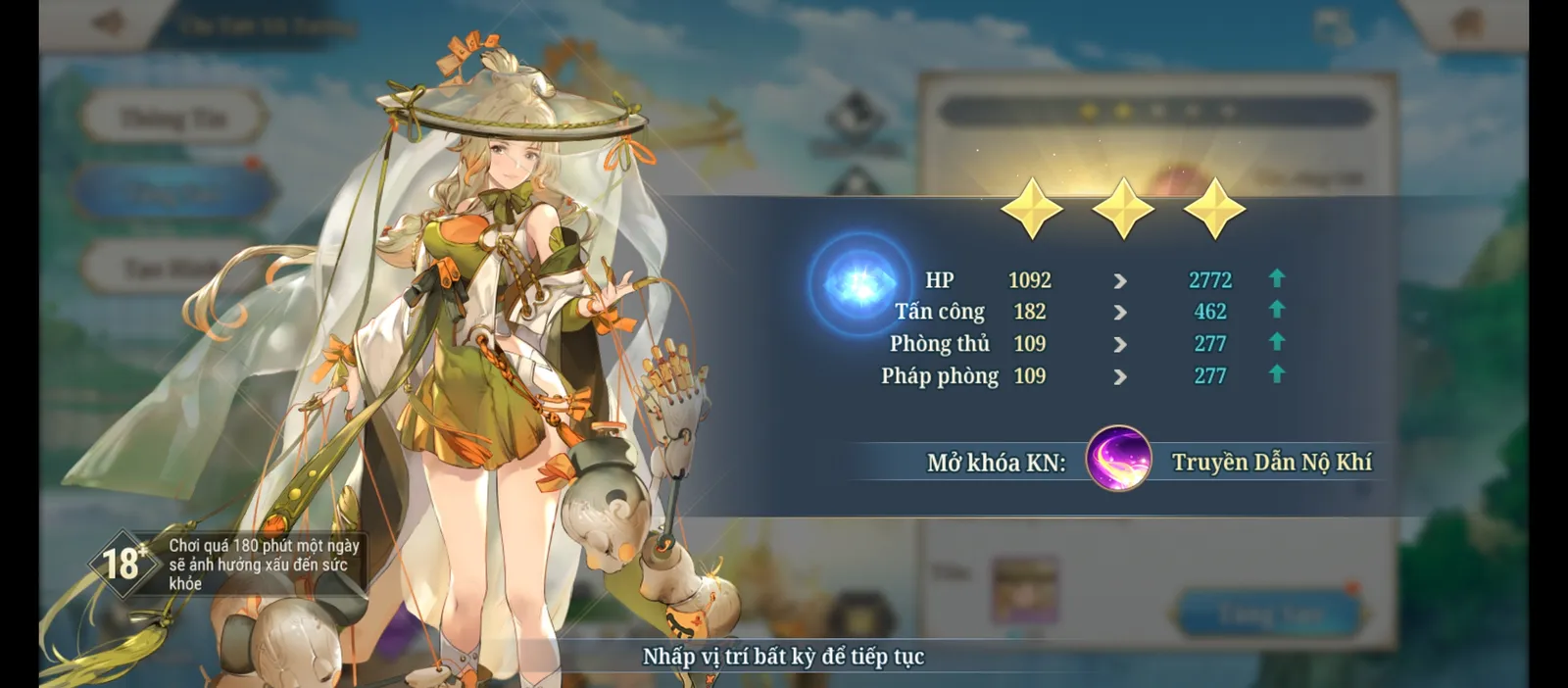1568x688 pixels.
Task: Tap the 'Nhấp vị trí bất kỳ để tiếp tục' prompt
Action: (x=783, y=657)
